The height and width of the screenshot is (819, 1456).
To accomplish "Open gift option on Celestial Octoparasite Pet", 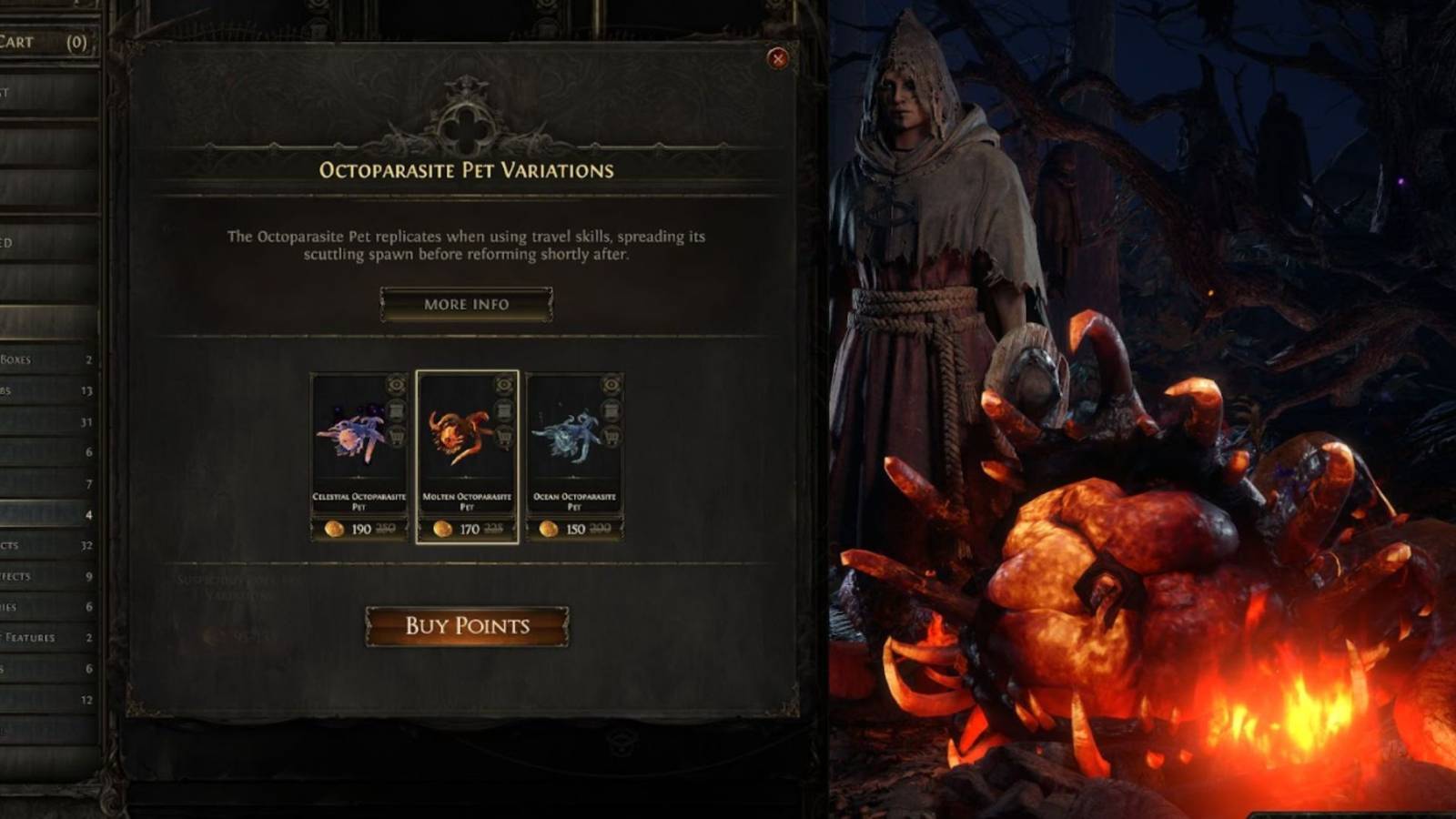I will [396, 410].
